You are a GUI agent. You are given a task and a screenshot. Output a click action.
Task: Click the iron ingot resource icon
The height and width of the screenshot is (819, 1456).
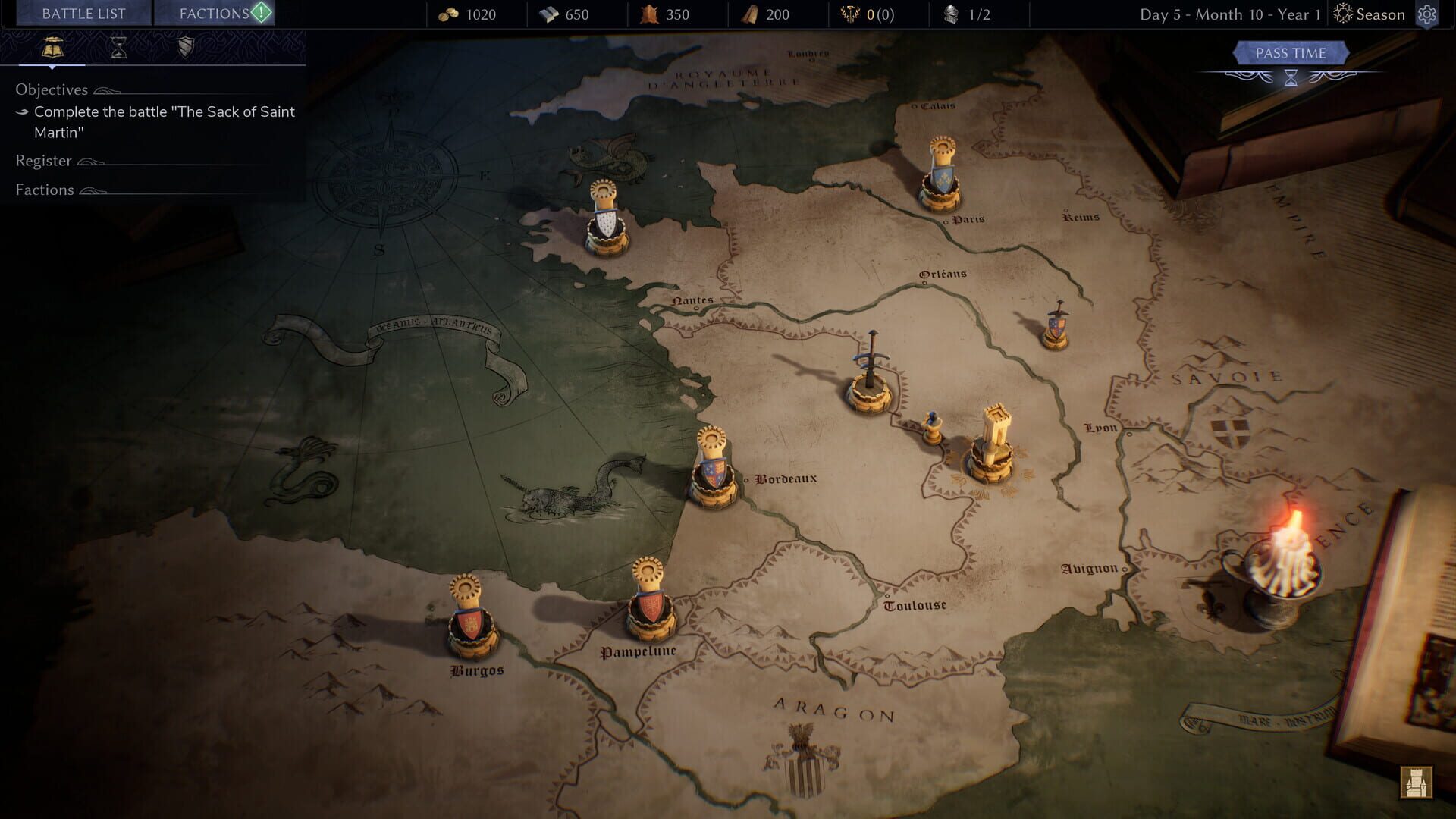(549, 14)
